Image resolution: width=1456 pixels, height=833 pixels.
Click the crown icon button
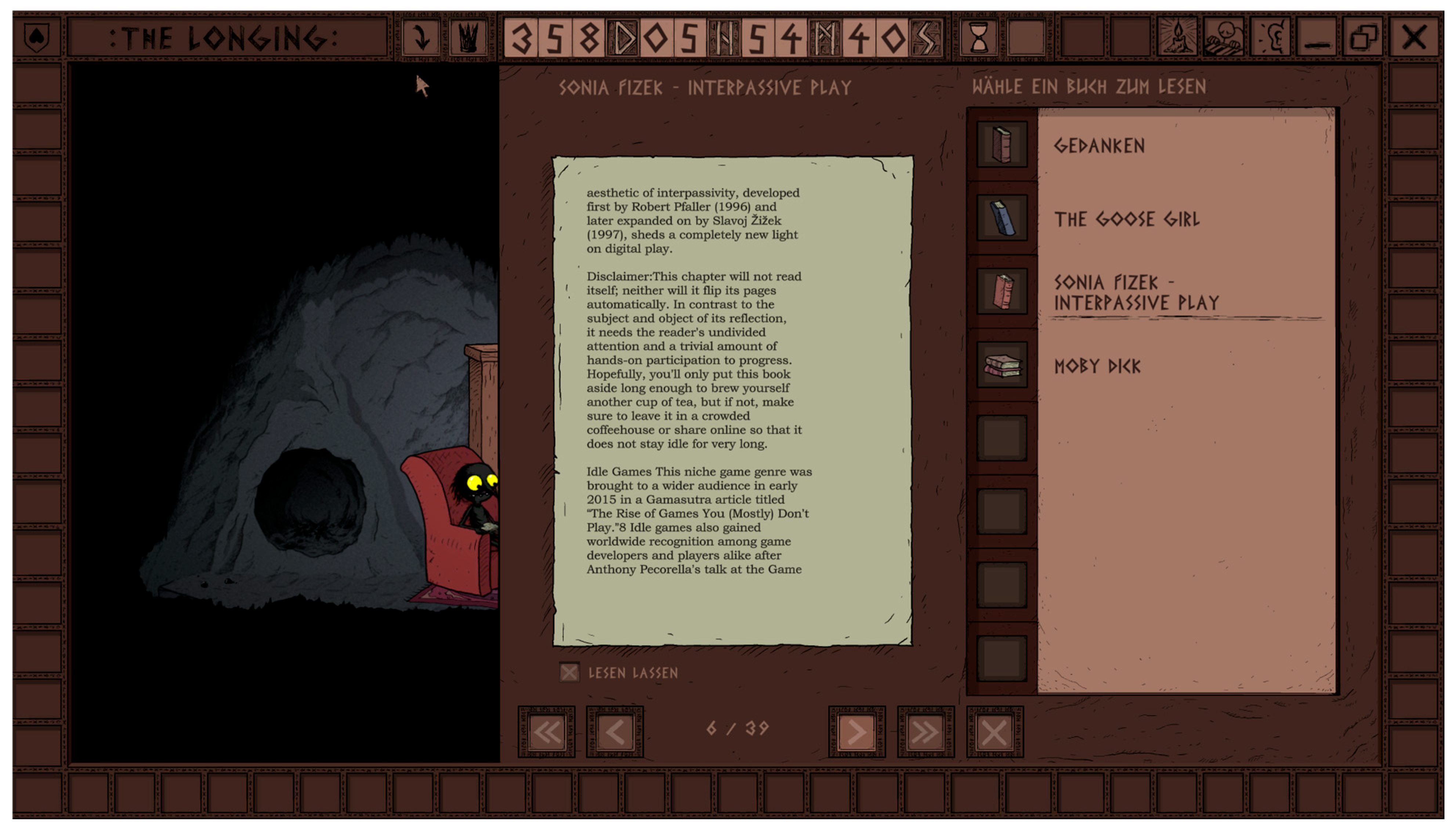click(x=468, y=38)
